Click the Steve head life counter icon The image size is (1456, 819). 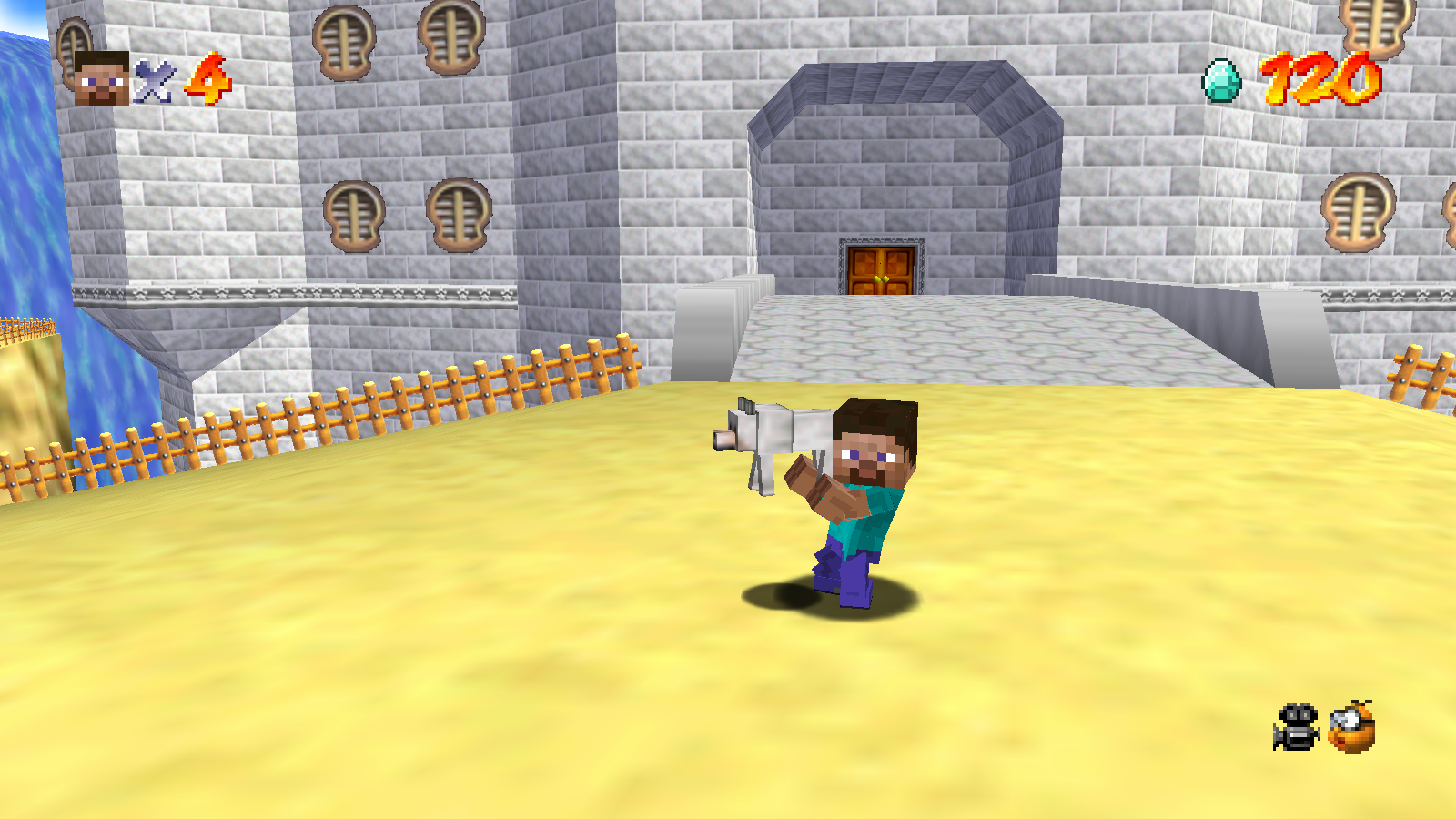(x=103, y=75)
